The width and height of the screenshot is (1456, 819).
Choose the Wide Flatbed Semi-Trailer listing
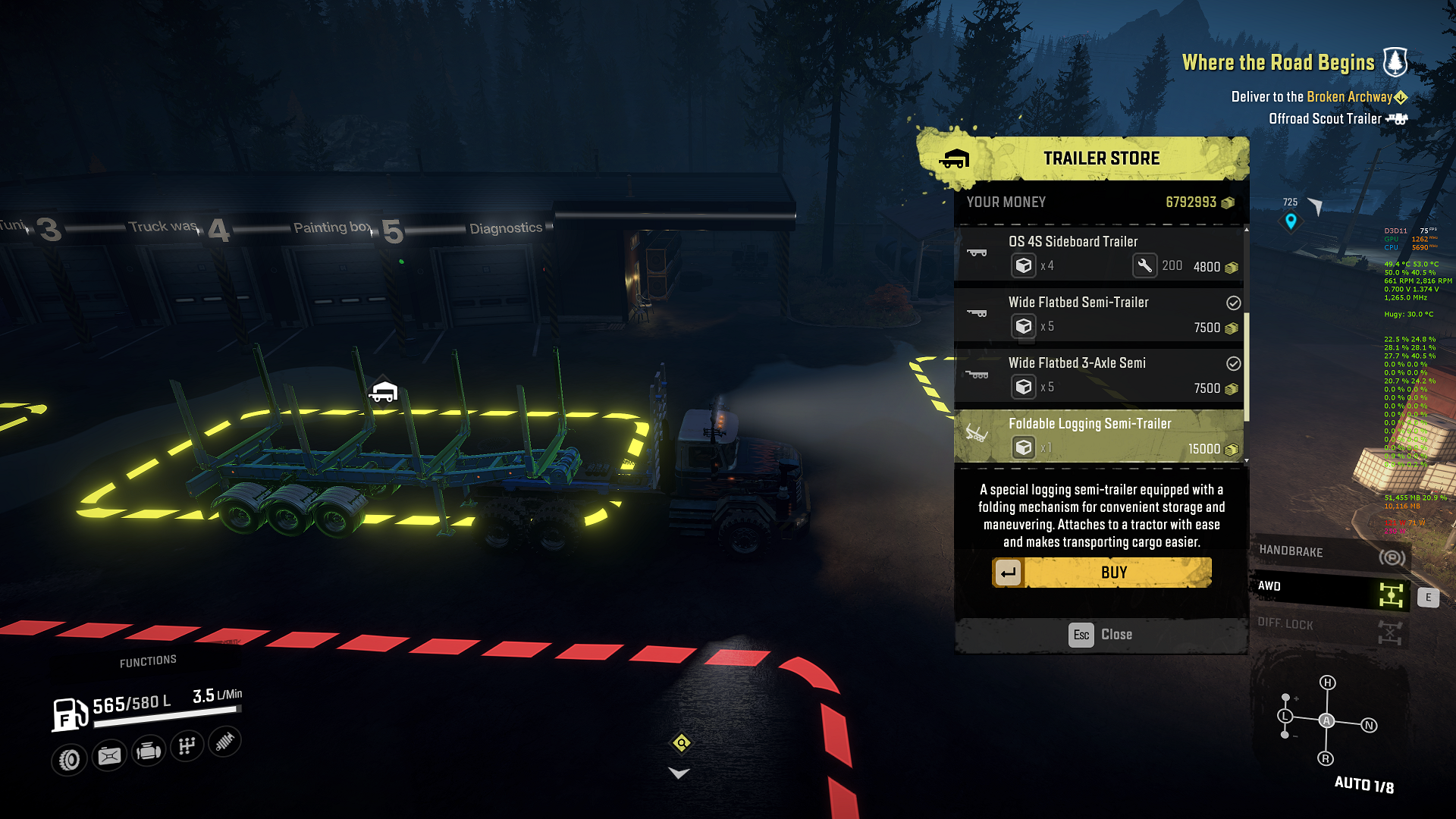coord(1100,315)
